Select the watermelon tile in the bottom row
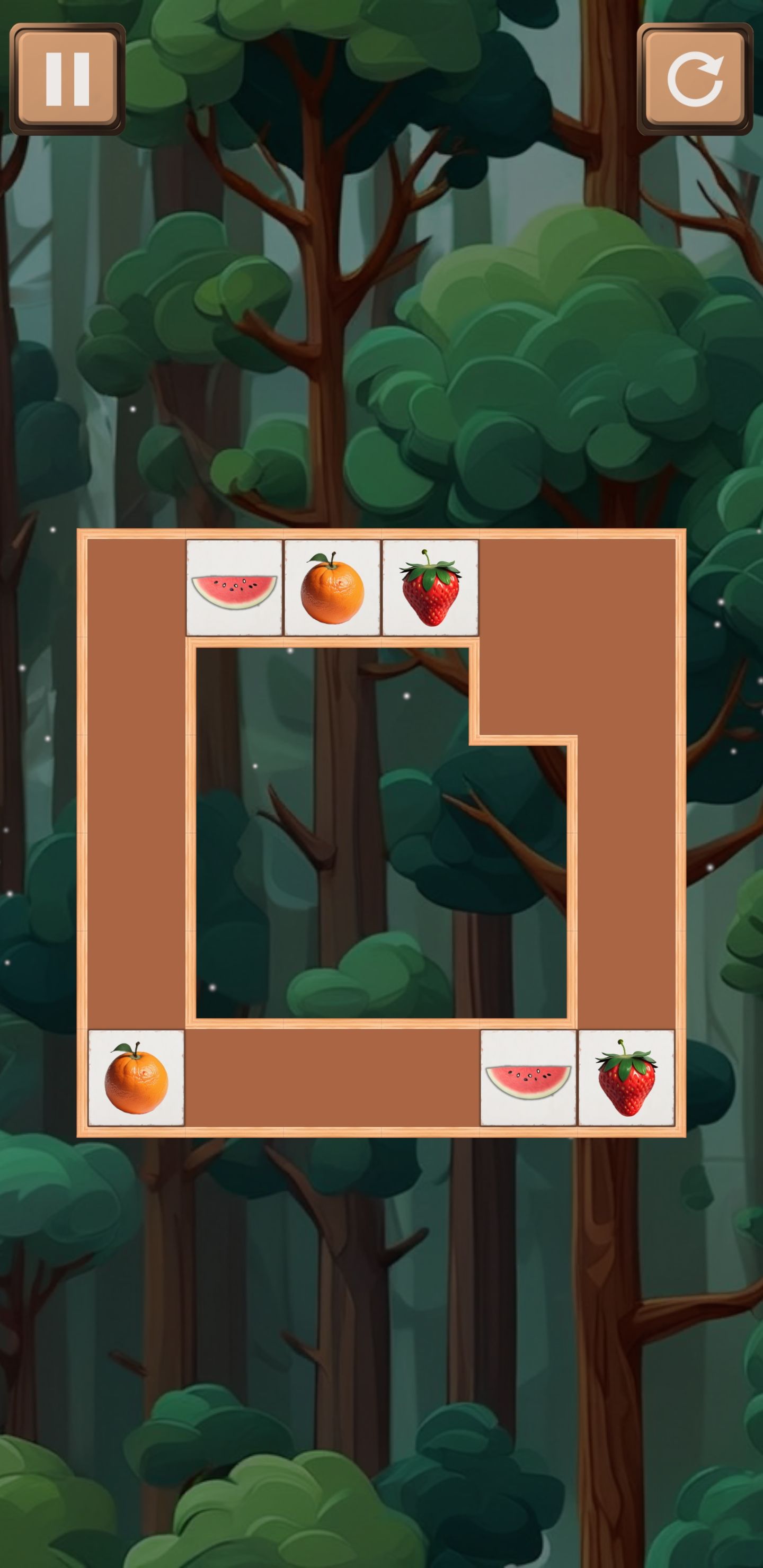The height and width of the screenshot is (1568, 763). click(x=529, y=1078)
